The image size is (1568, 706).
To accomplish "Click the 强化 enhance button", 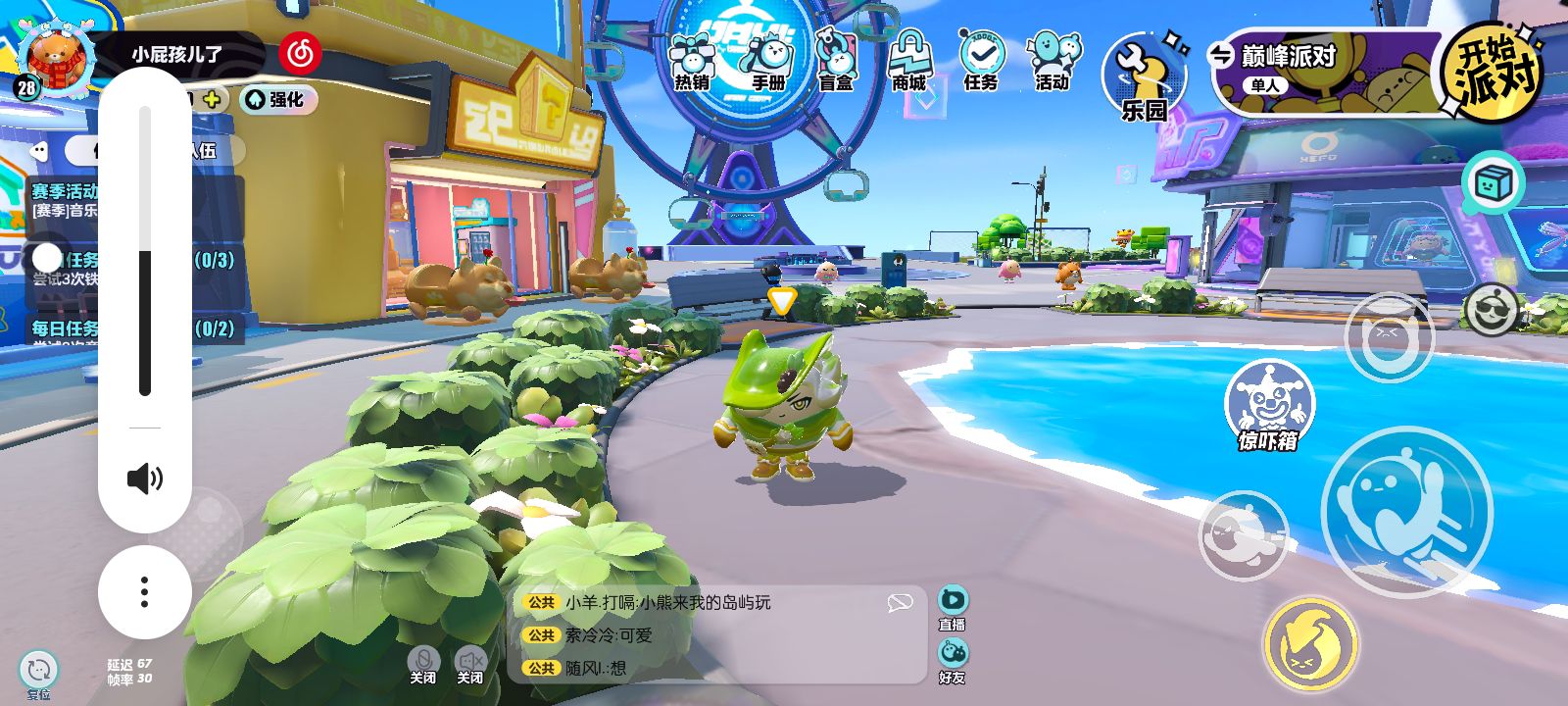I will click(x=277, y=99).
